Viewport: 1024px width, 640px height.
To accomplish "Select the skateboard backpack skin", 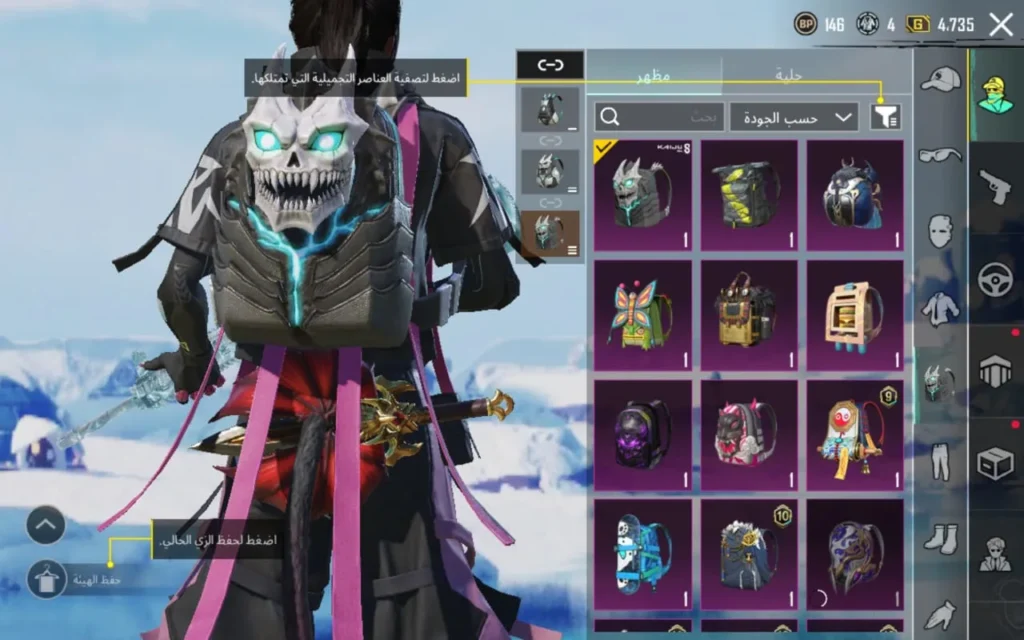I will tap(642, 554).
